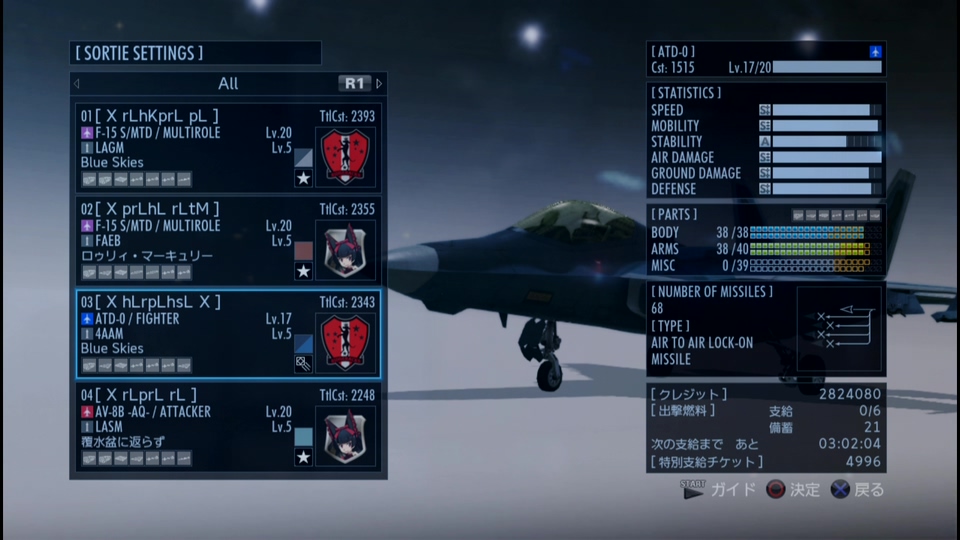The image size is (960, 540).
Task: Click the anime girl emblem in slot 02
Action: [347, 250]
